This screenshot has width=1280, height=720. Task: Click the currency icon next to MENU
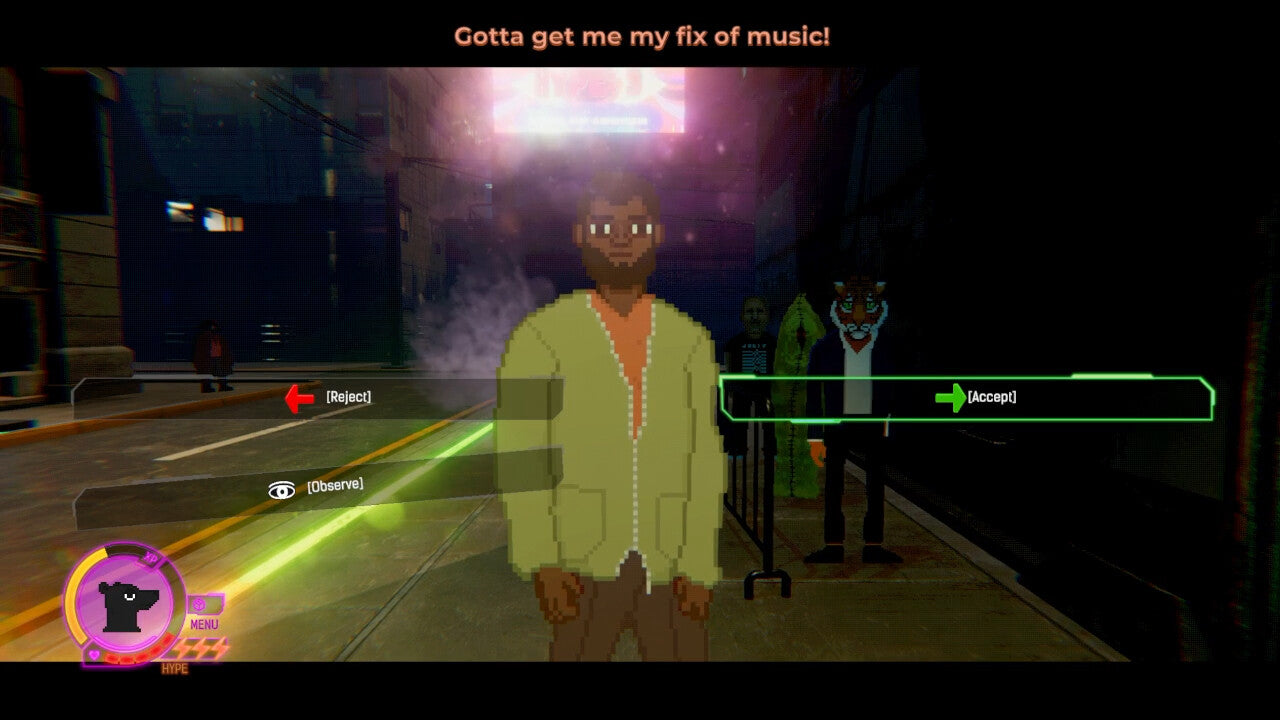click(199, 604)
